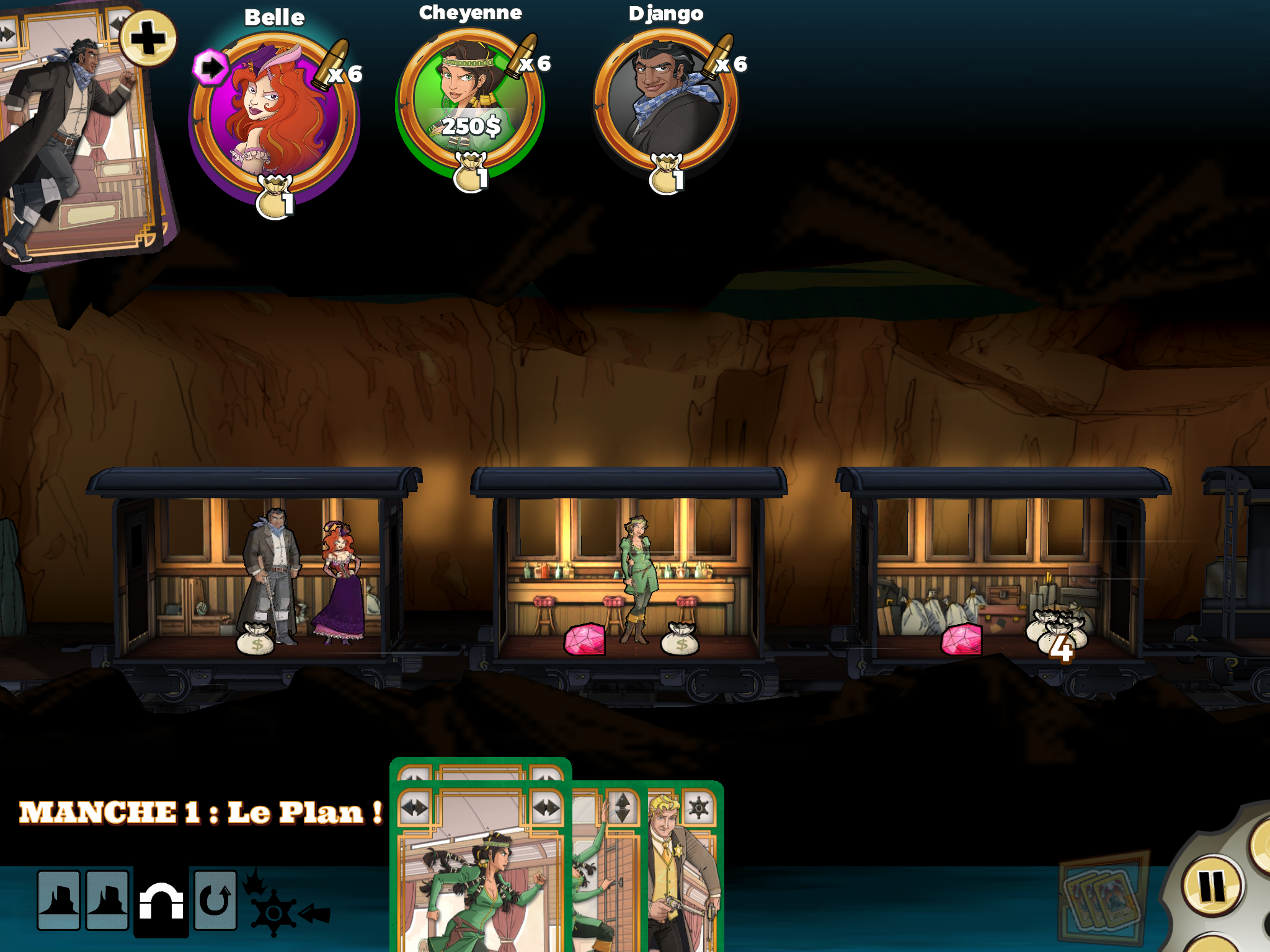The image size is (1270, 952).
Task: Play the Marshal card with sheriff star
Action: pyautogui.click(x=685, y=868)
